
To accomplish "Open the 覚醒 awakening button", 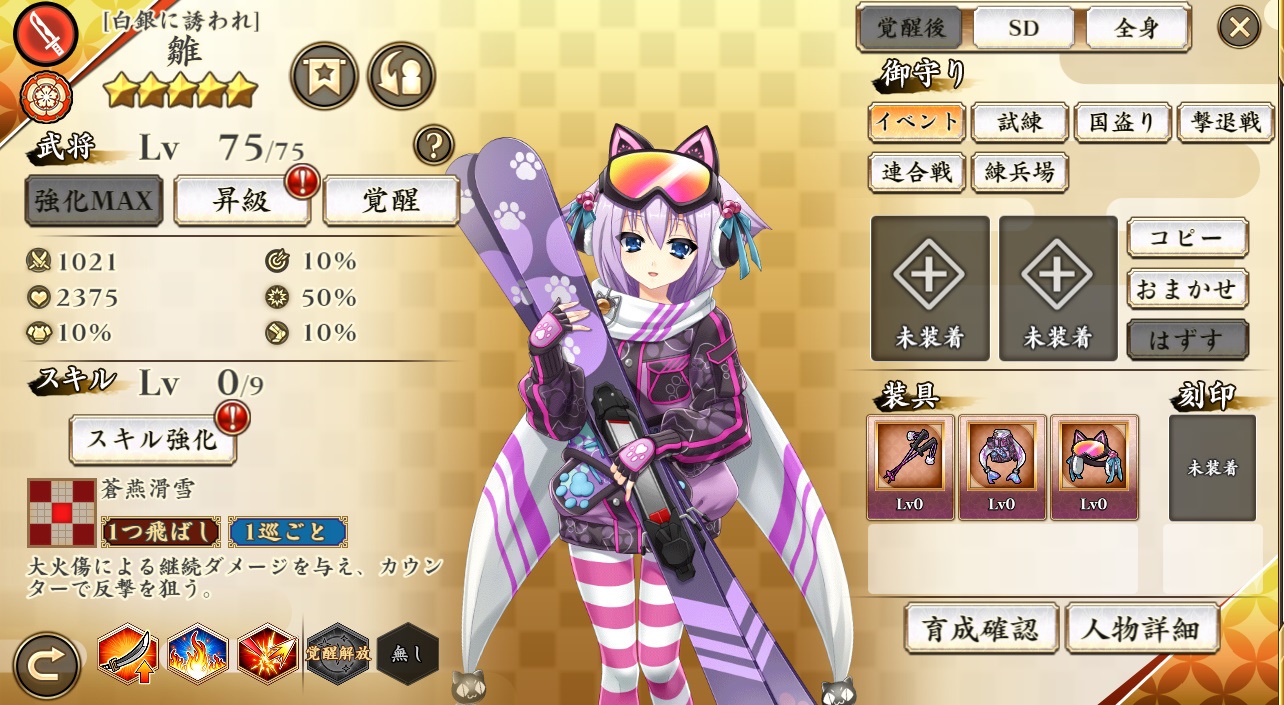I will point(390,200).
